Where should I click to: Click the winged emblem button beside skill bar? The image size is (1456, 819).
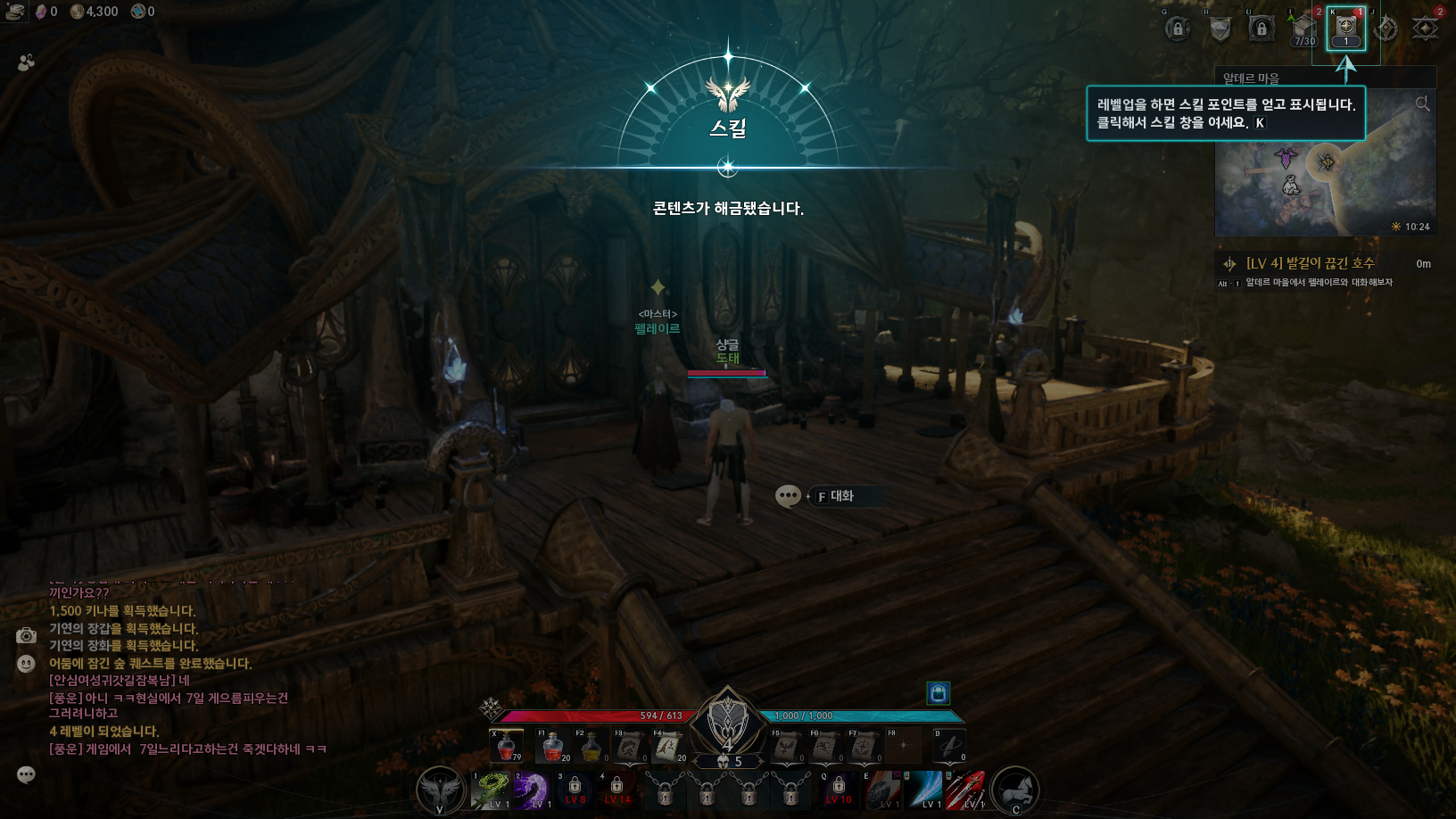[x=440, y=790]
